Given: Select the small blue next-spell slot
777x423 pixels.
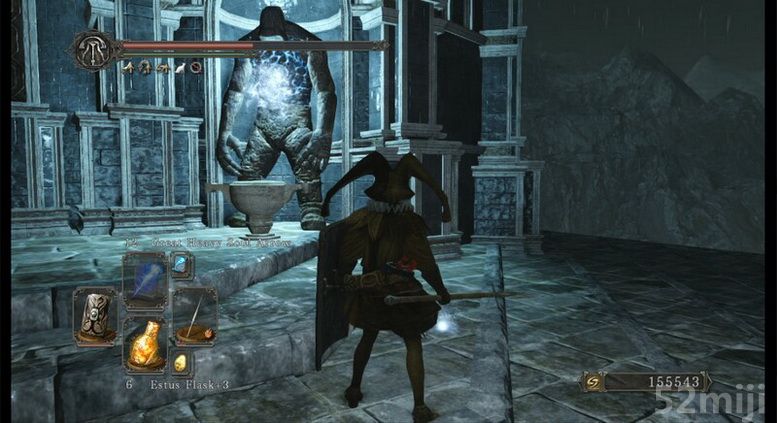Looking at the screenshot, I should [x=181, y=265].
